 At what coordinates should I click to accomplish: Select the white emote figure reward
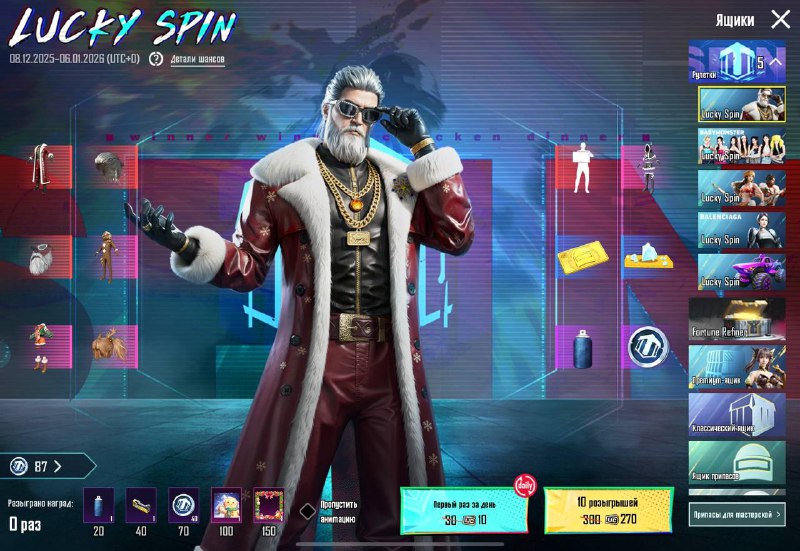tap(581, 168)
